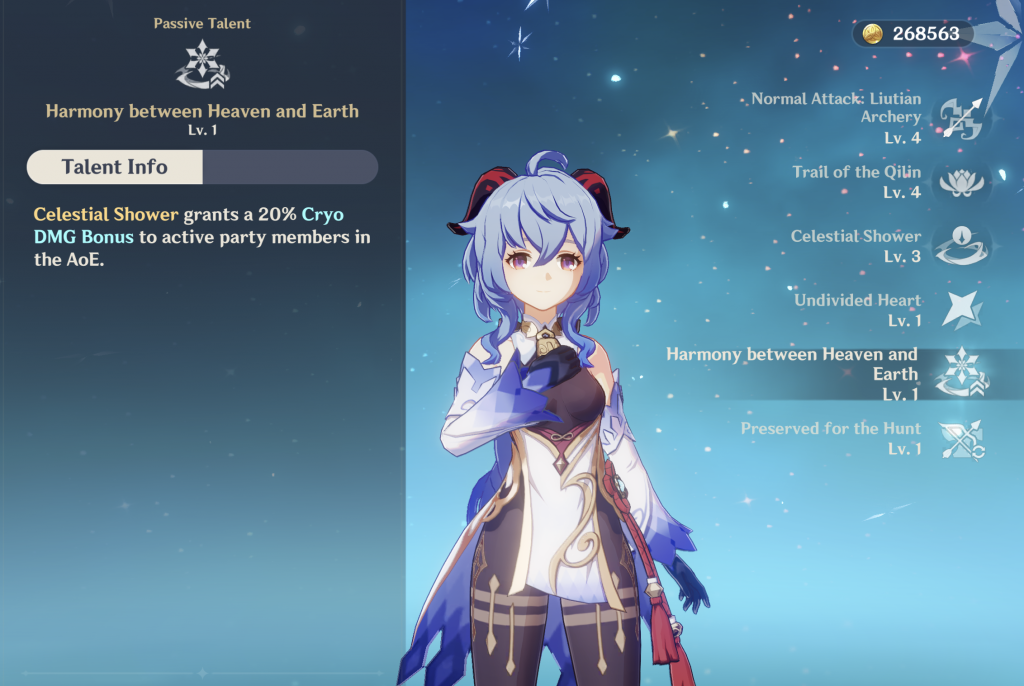Open the Trail of the Qilin talent

point(960,181)
